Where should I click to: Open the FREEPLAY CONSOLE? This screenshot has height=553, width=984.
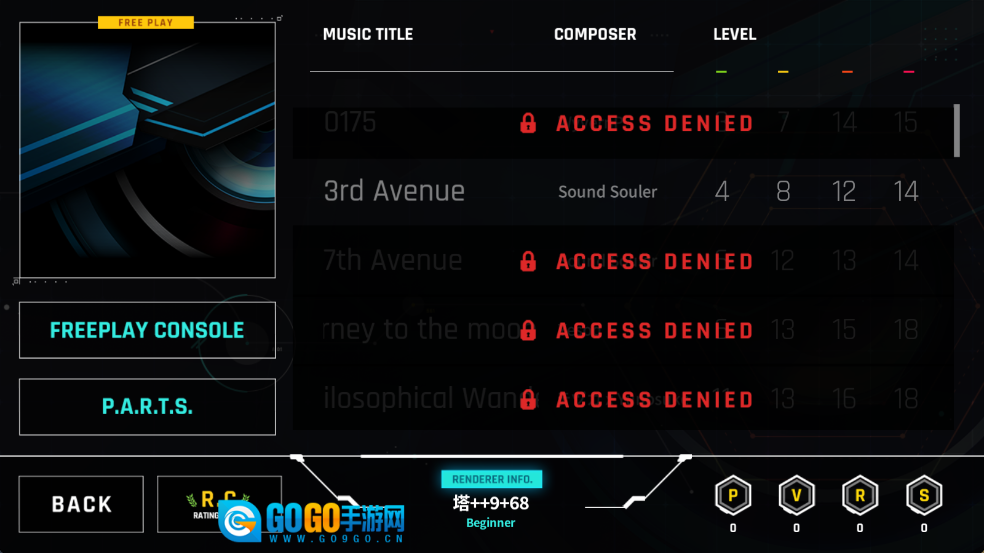[147, 330]
